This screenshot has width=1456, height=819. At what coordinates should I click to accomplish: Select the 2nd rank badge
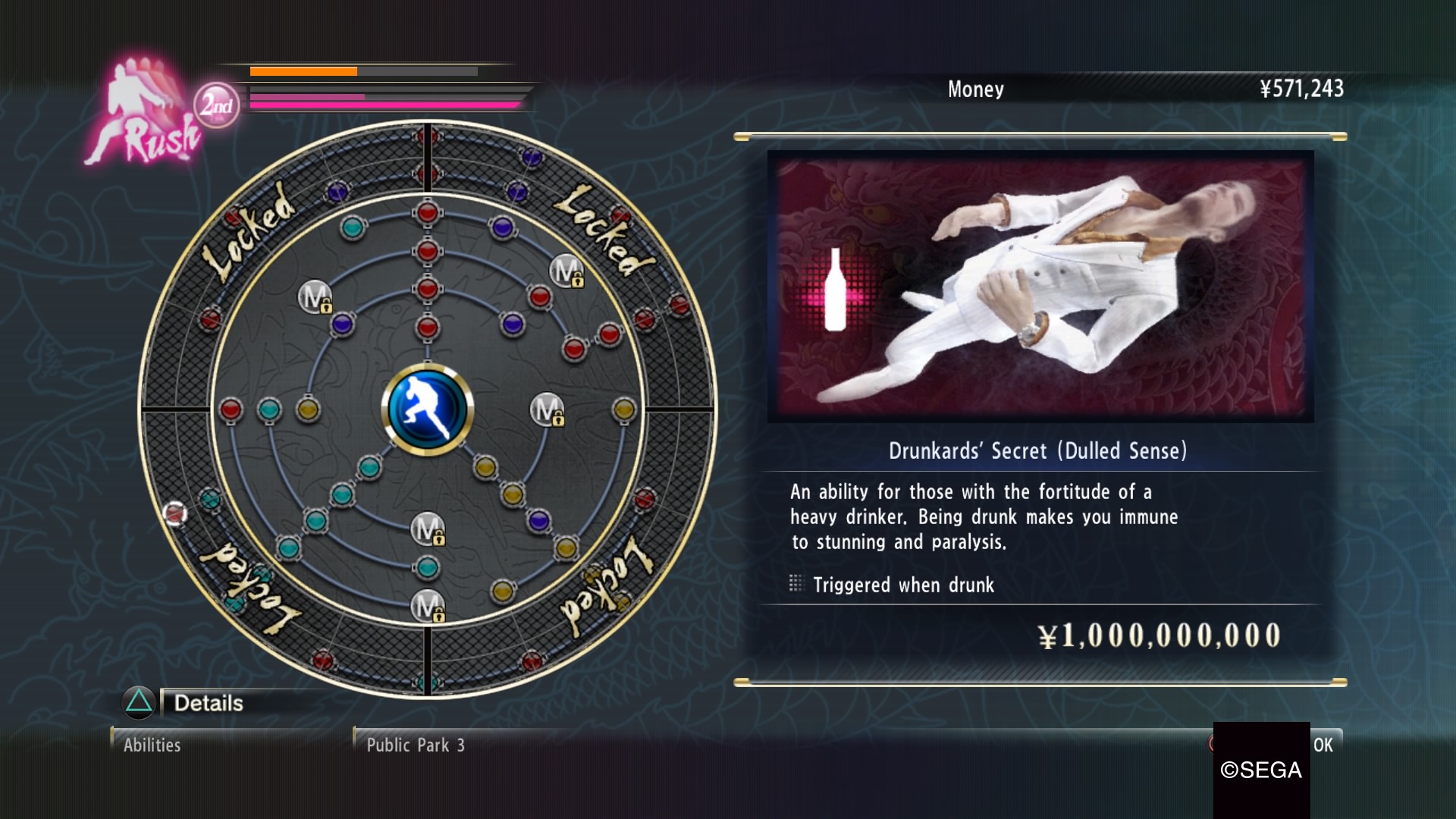pos(216,105)
